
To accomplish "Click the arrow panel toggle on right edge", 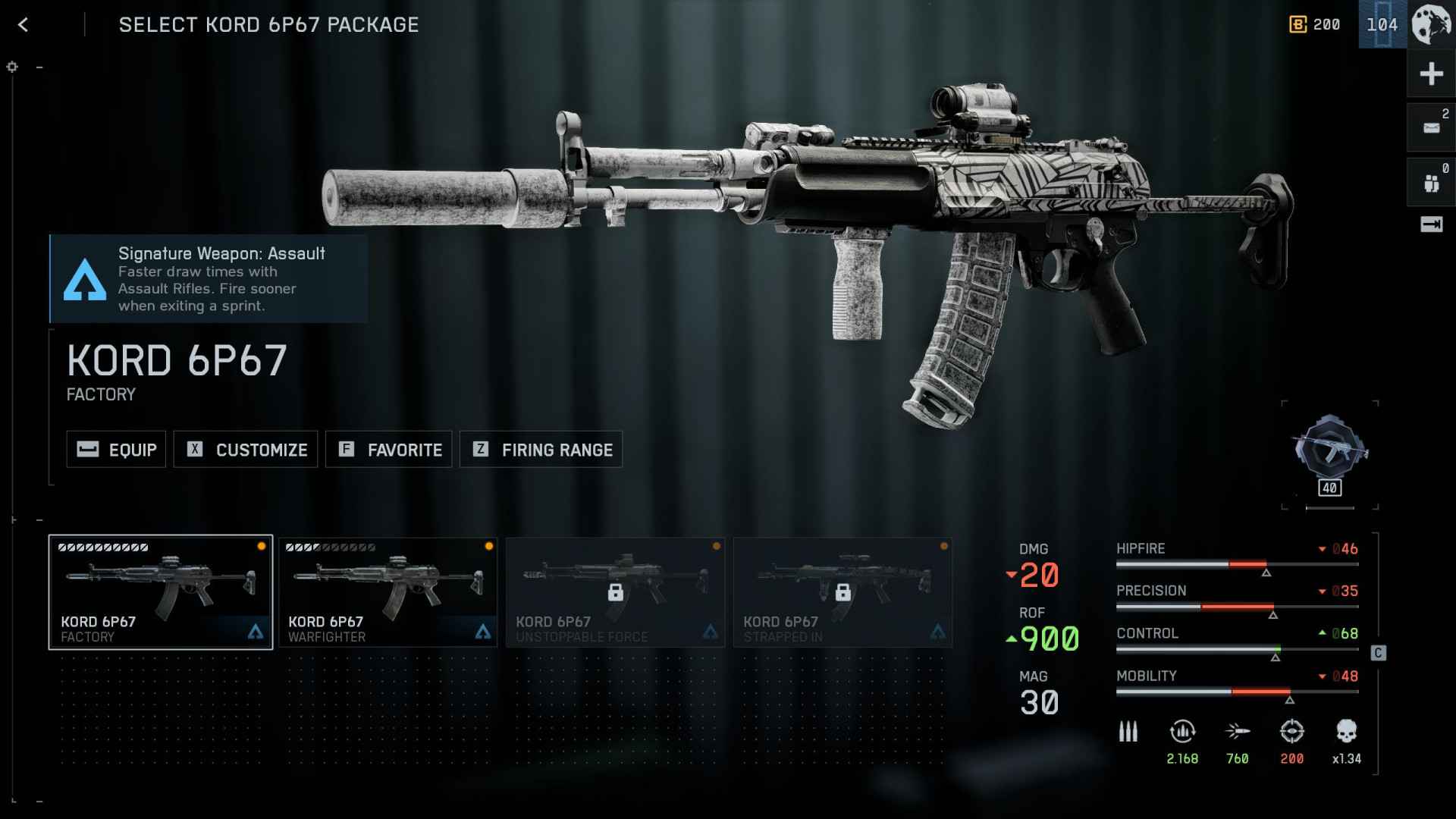I will click(1431, 224).
